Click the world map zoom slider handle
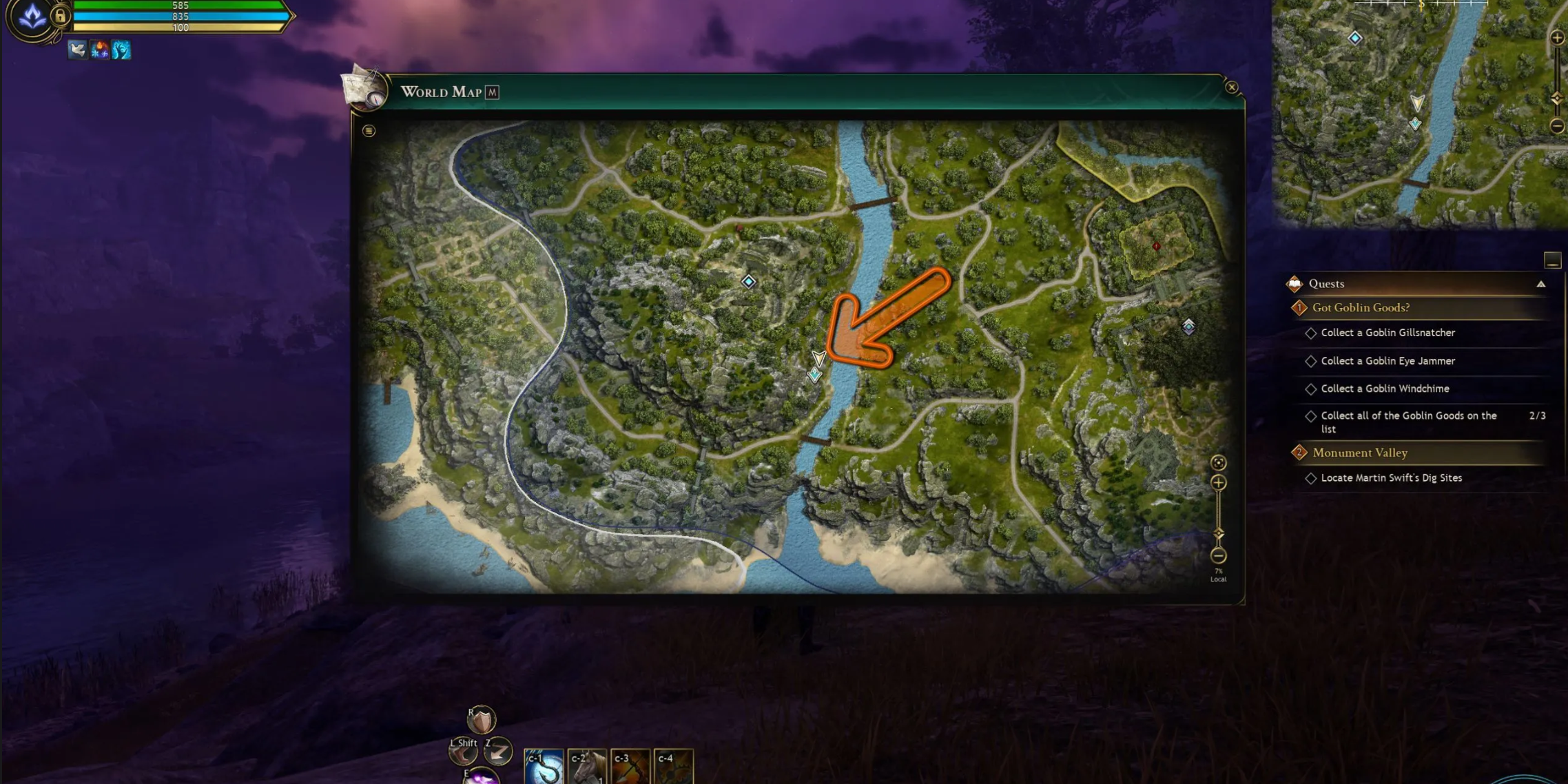Image resolution: width=1568 pixels, height=784 pixels. [1218, 533]
